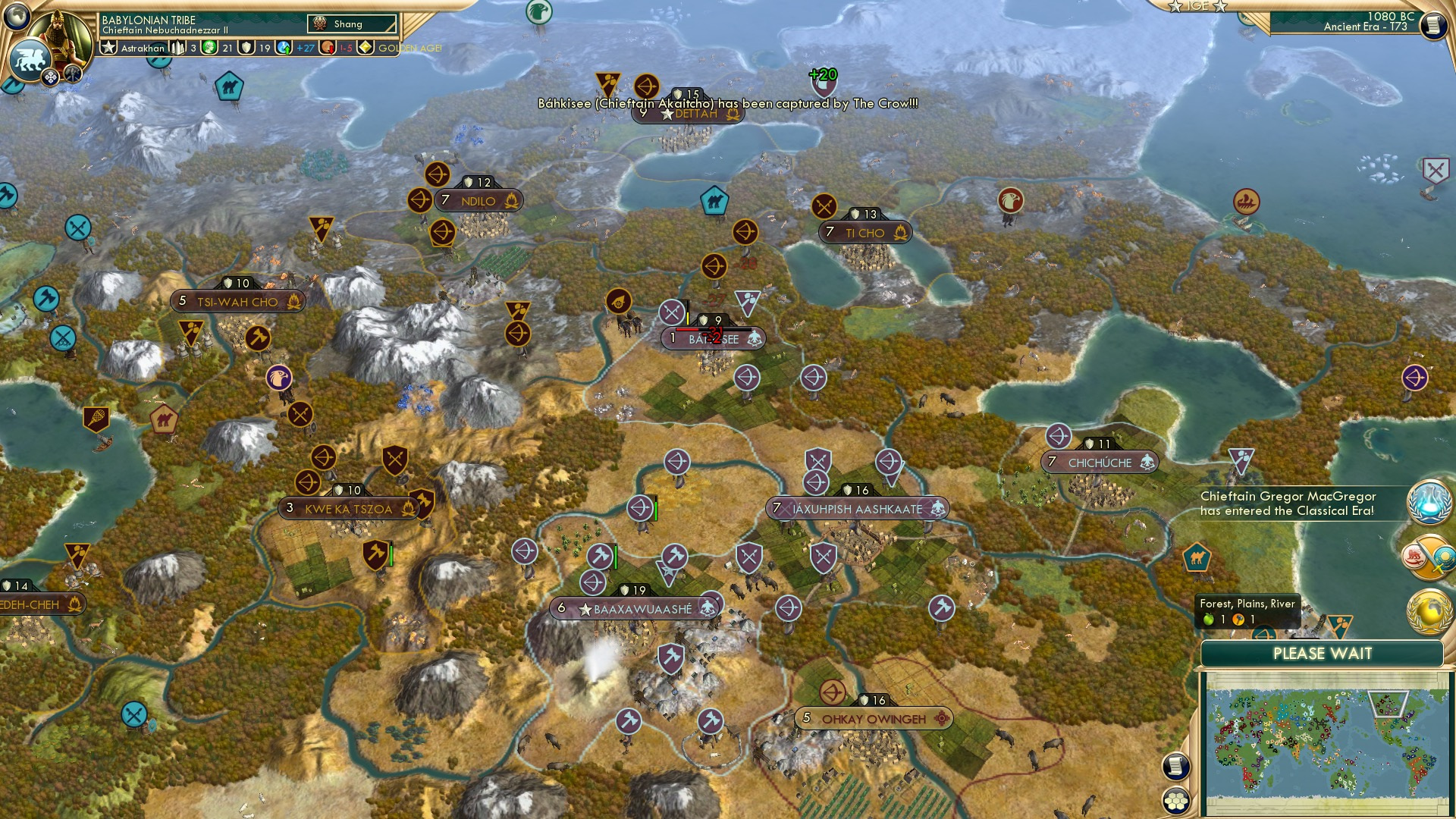The height and width of the screenshot is (819, 1456).
Task: Open the Golden Age yellow diamond icon
Action: point(366,48)
